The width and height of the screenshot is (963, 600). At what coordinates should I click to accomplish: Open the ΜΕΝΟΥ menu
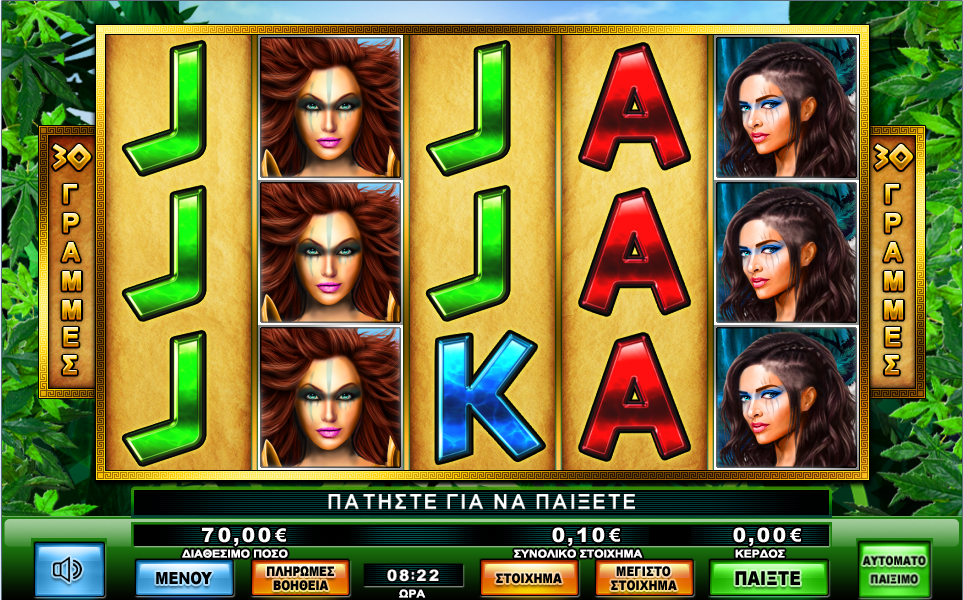click(x=184, y=577)
